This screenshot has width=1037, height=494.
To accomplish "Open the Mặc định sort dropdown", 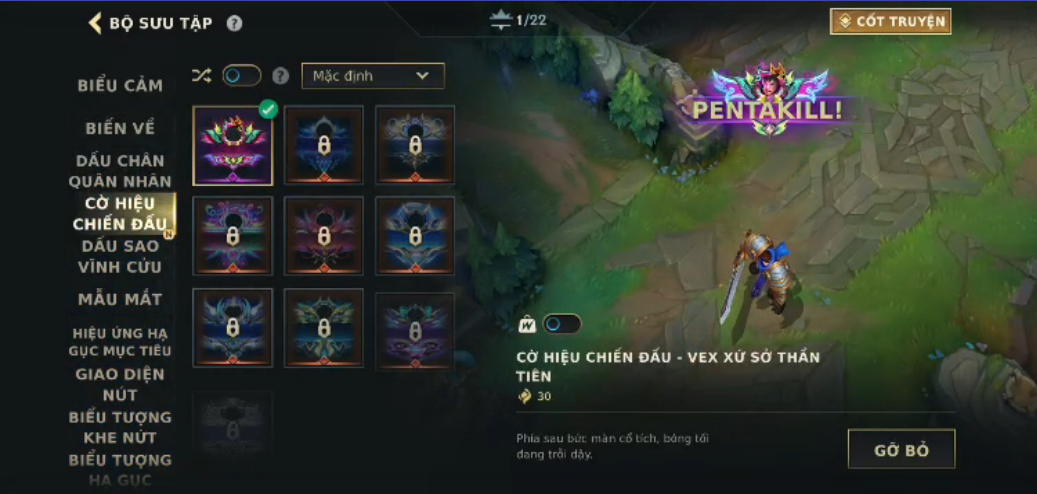I will [373, 76].
